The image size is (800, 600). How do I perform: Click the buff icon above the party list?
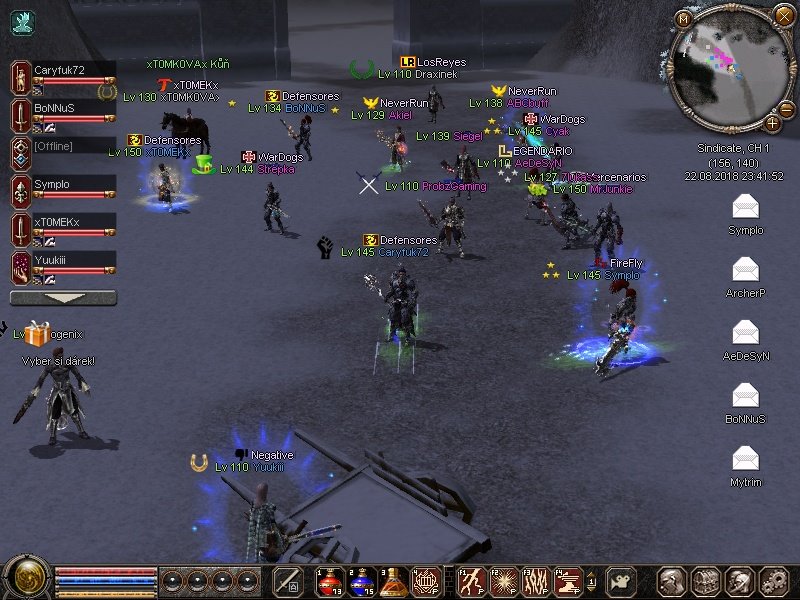coord(23,22)
